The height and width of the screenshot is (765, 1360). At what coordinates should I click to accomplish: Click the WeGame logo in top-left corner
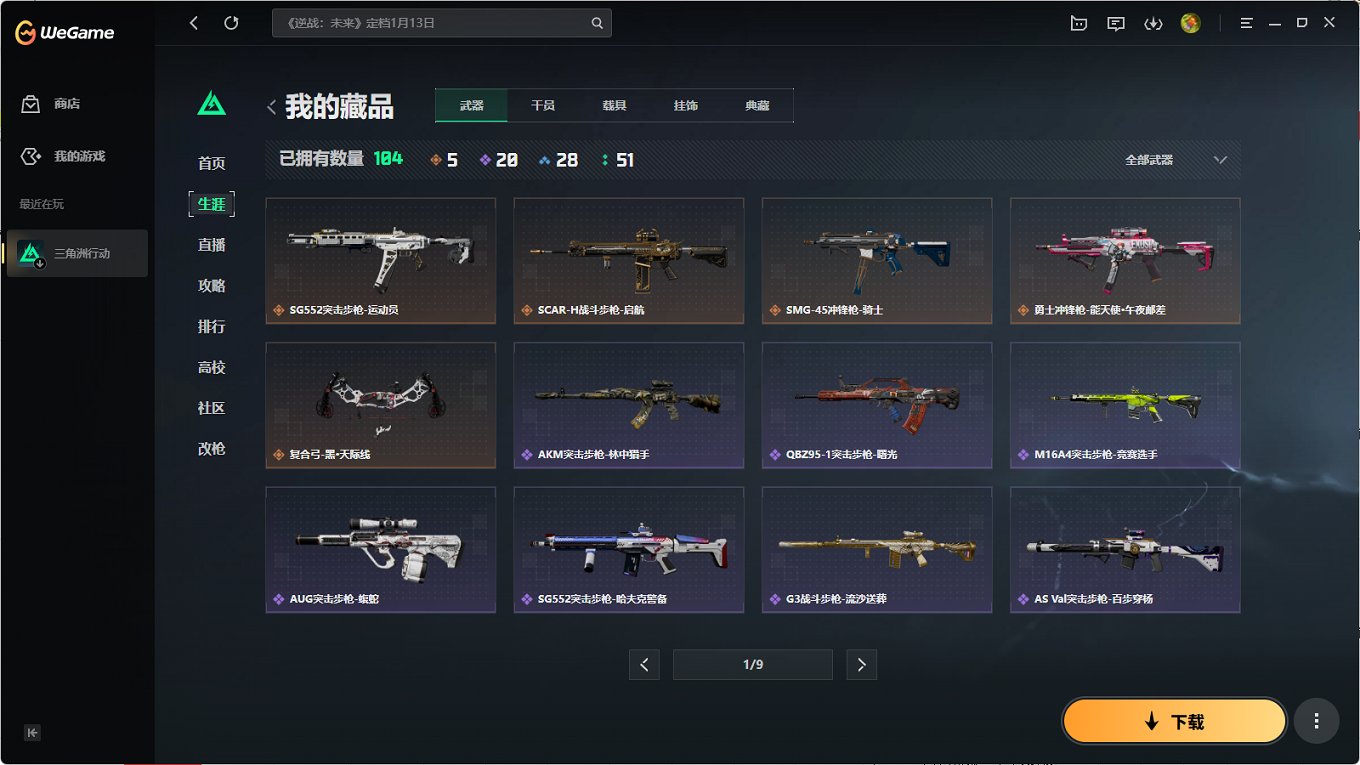[63, 31]
